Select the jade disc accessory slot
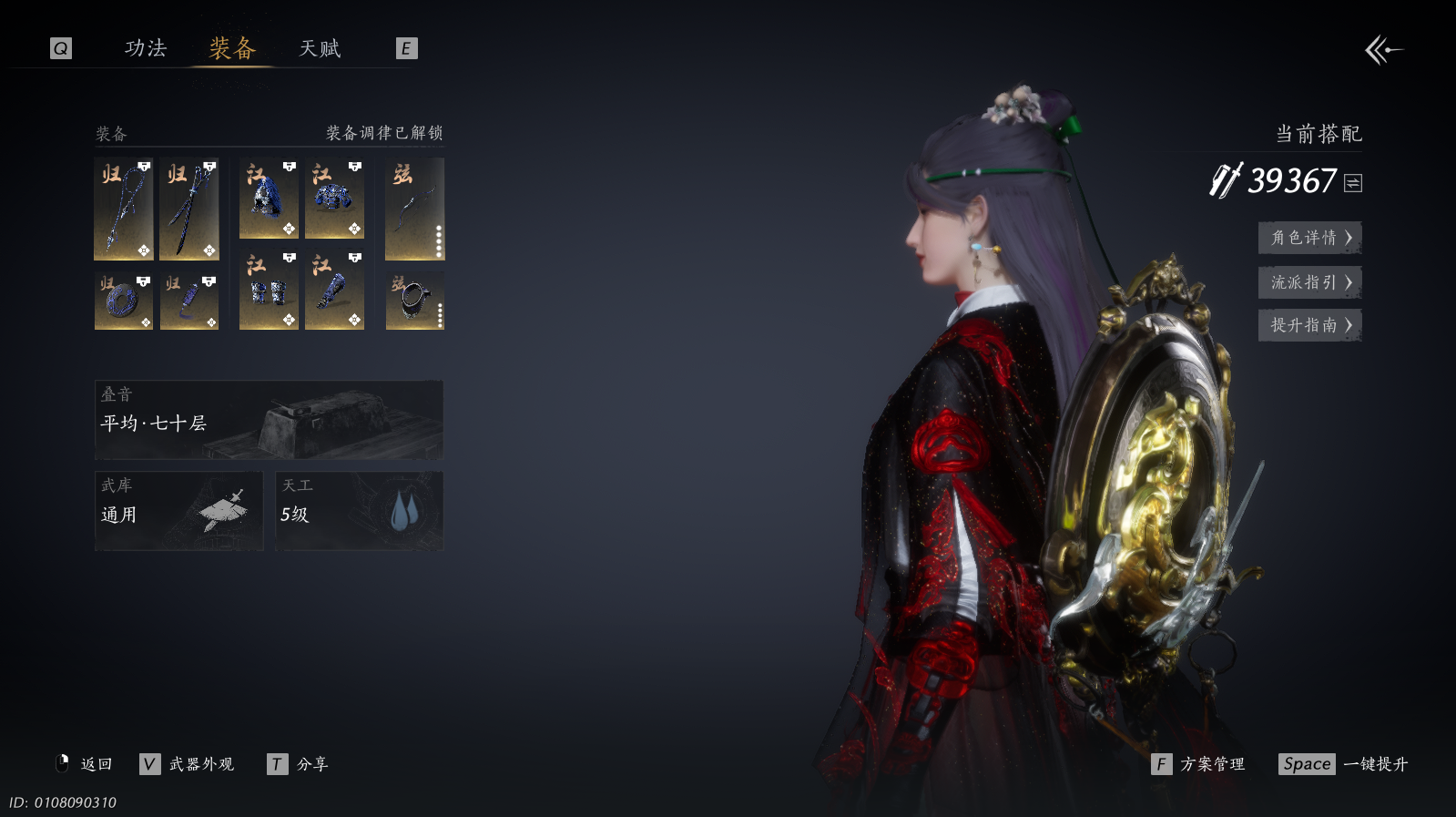1456x817 pixels. tap(124, 300)
